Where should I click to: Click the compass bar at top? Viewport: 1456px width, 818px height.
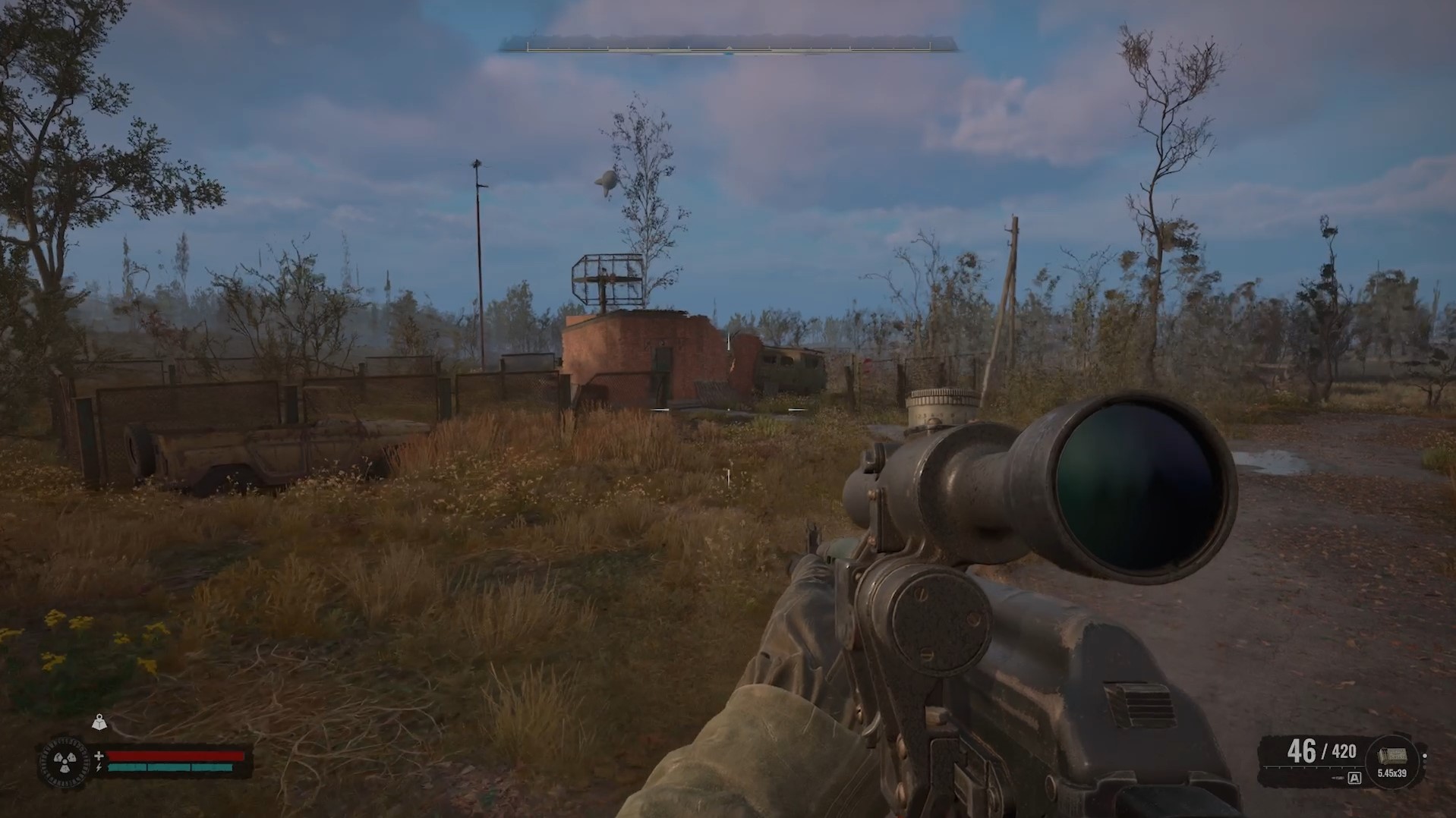pos(728,48)
